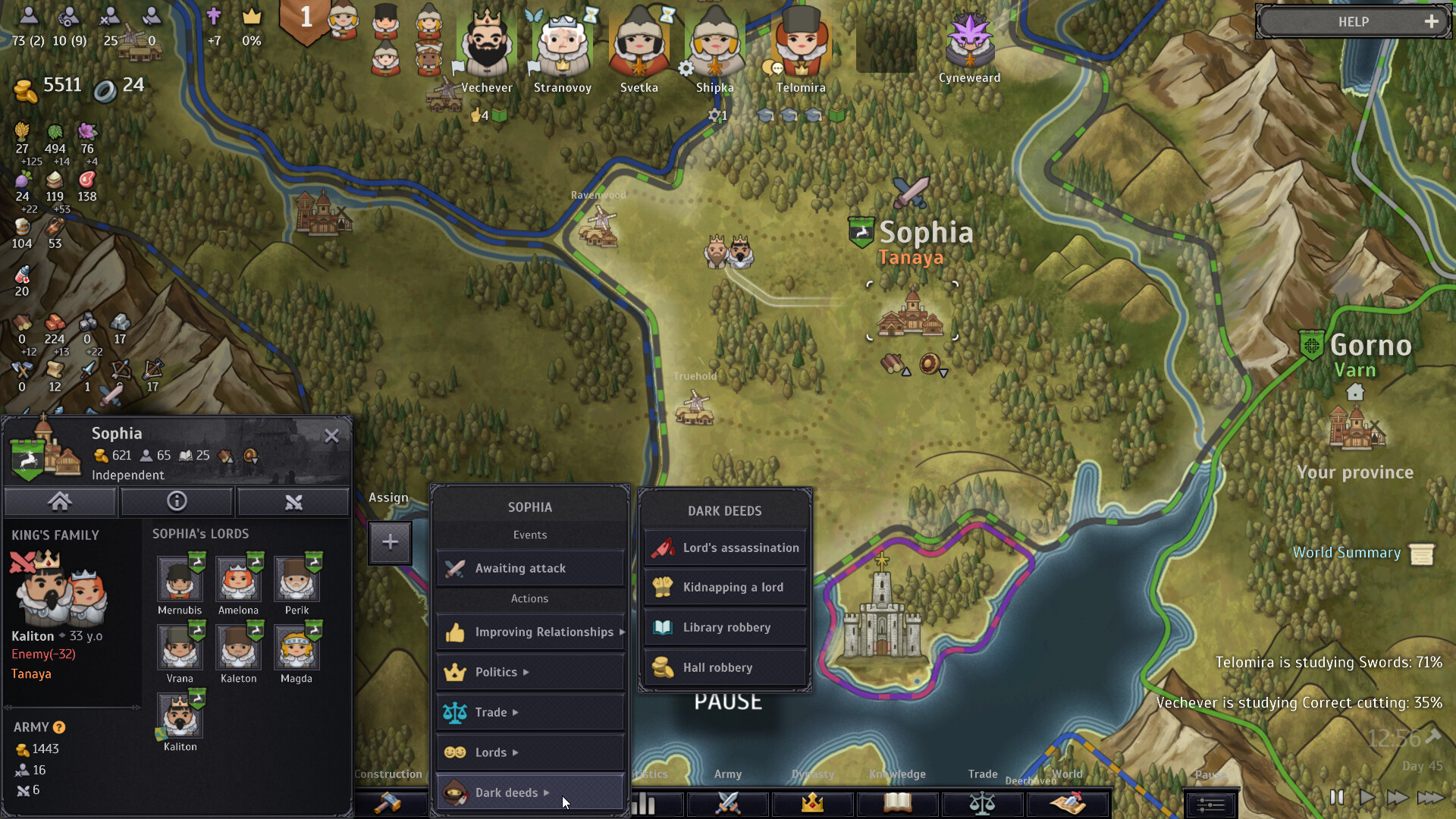Select the home icon tab on Sophia's panel

tap(60, 501)
